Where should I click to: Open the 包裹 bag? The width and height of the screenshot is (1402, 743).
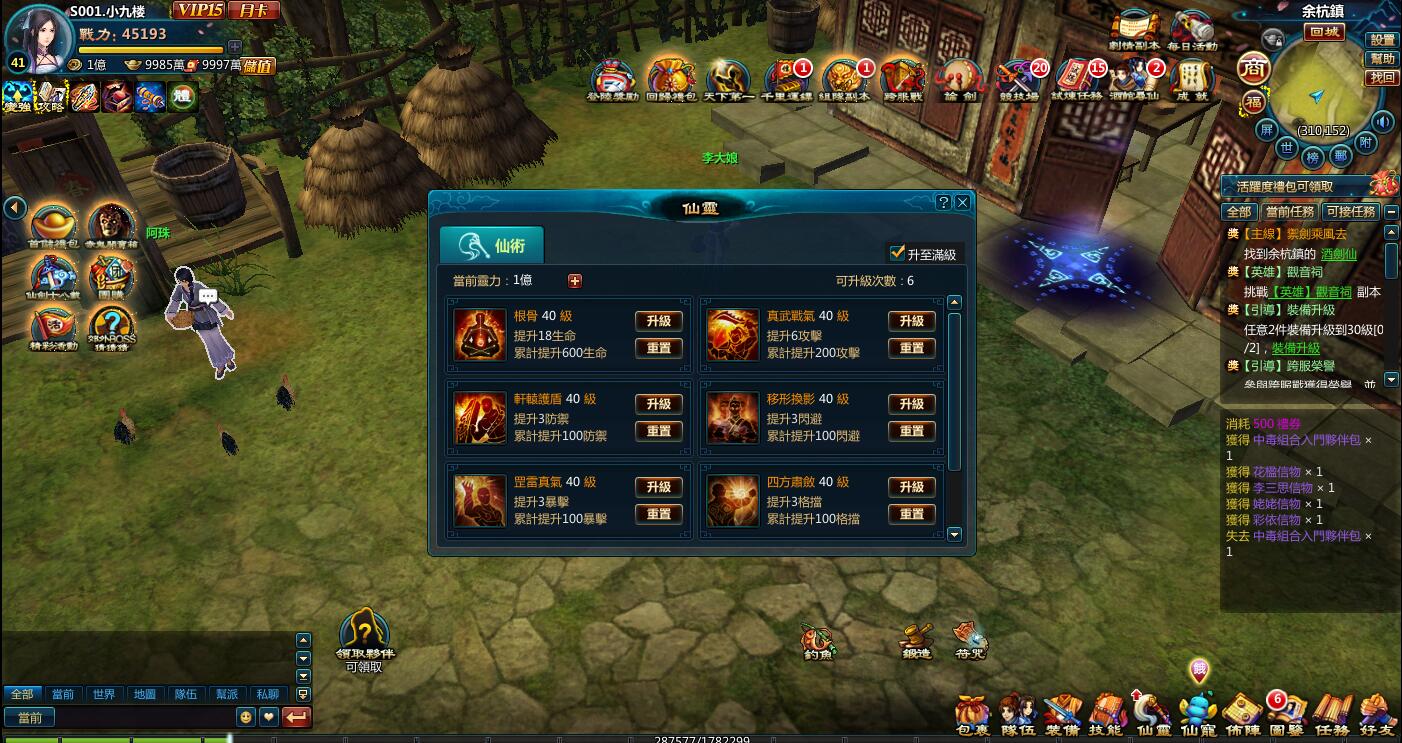(972, 714)
